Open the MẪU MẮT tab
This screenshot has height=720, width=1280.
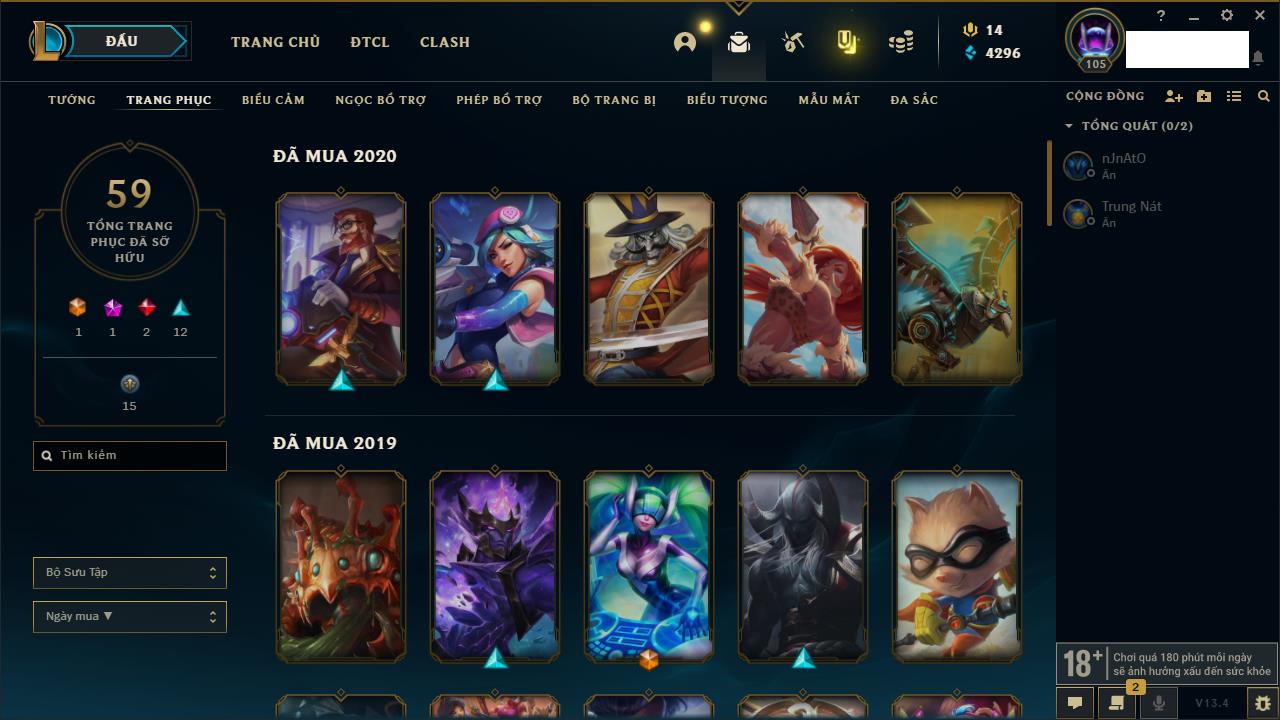point(829,100)
